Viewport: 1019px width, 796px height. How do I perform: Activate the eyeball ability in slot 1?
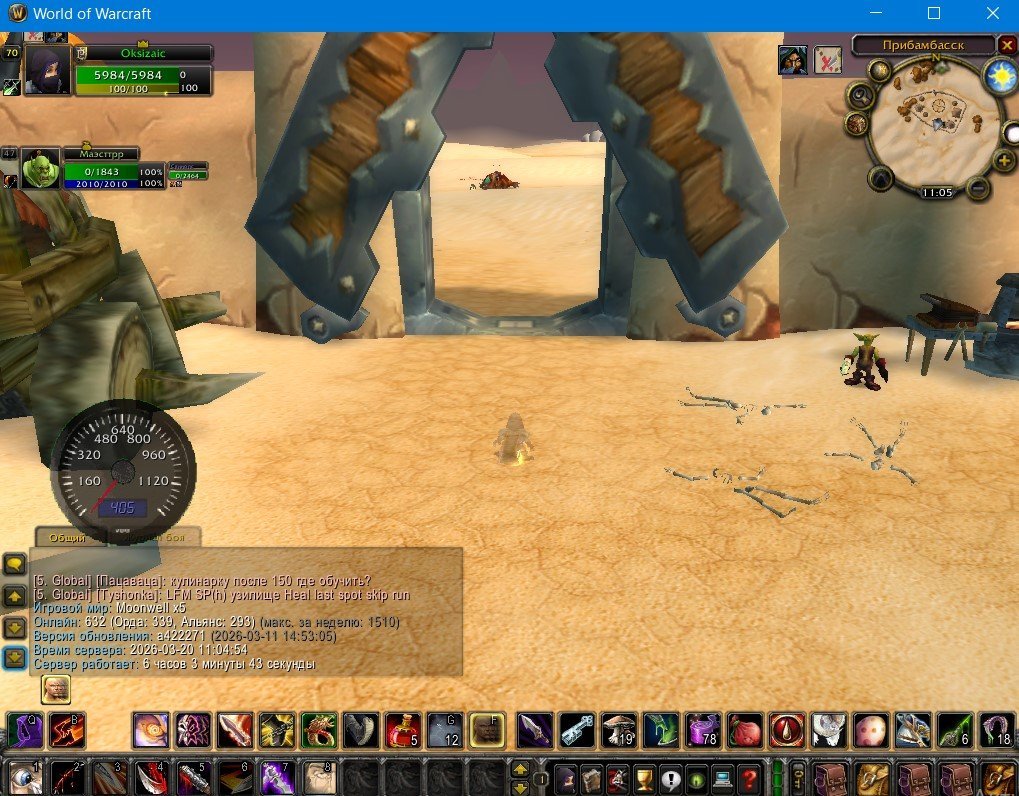pos(23,778)
